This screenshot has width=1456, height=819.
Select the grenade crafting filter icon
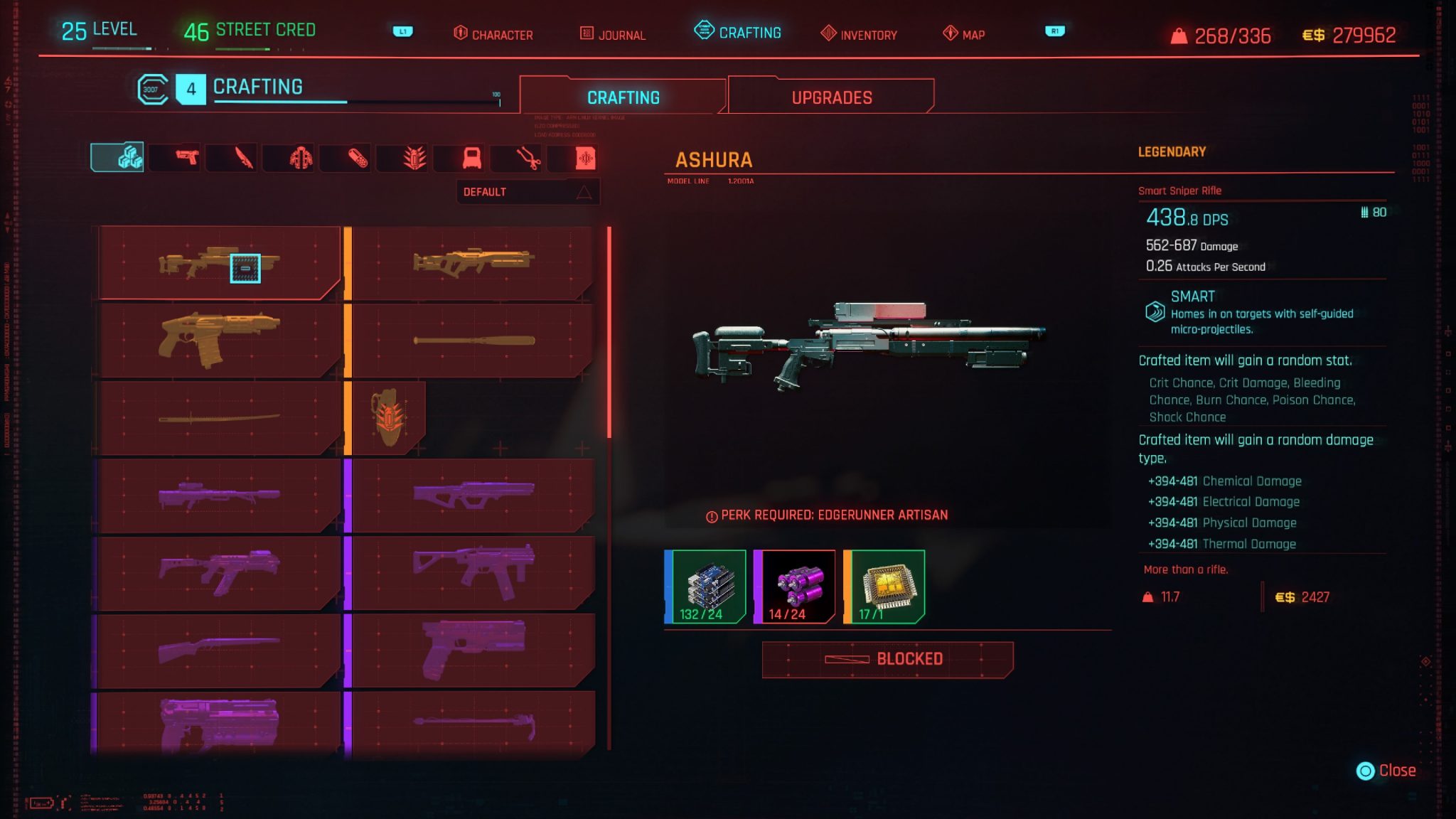414,158
